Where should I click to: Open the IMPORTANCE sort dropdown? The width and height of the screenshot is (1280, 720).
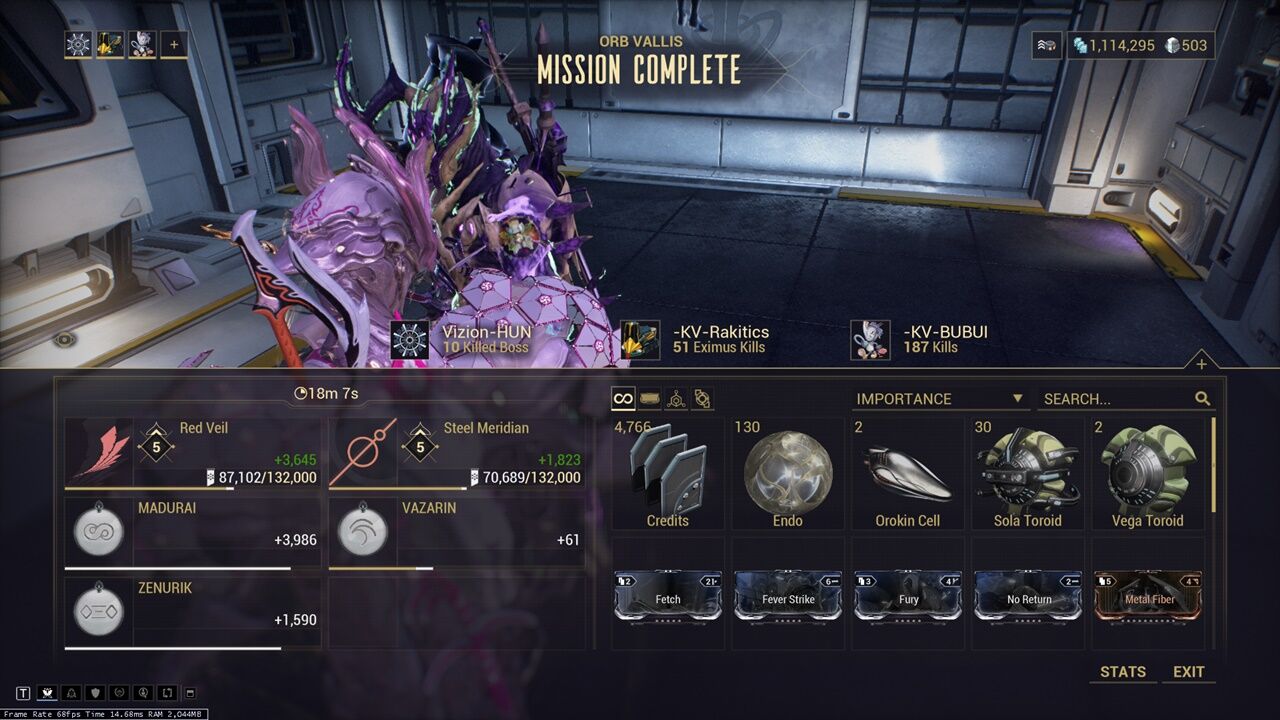click(940, 399)
